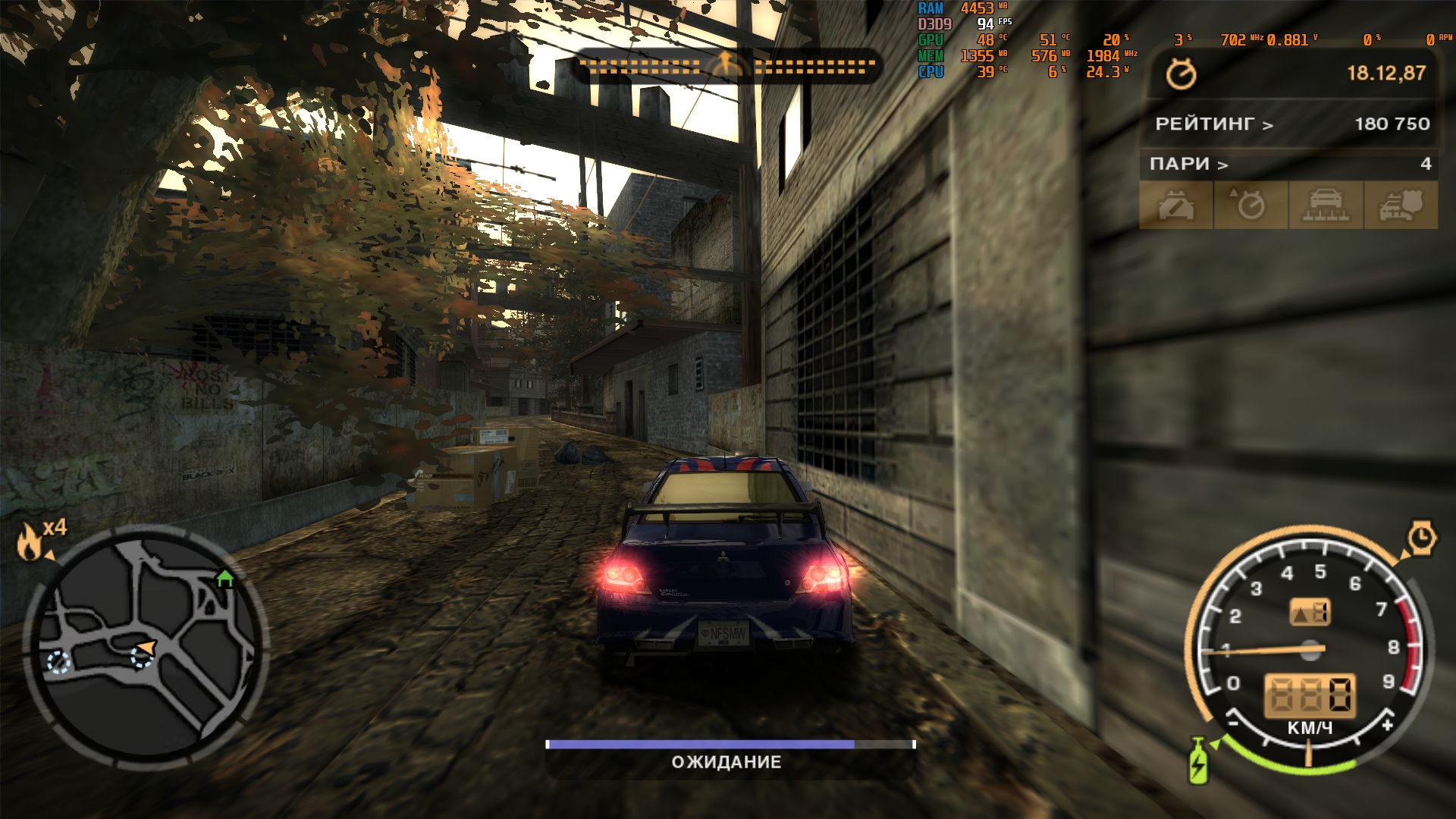Screen dimensions: 1456x819
Task: Click the speedbreaker clock icon above tachometer
Action: pos(1421,538)
